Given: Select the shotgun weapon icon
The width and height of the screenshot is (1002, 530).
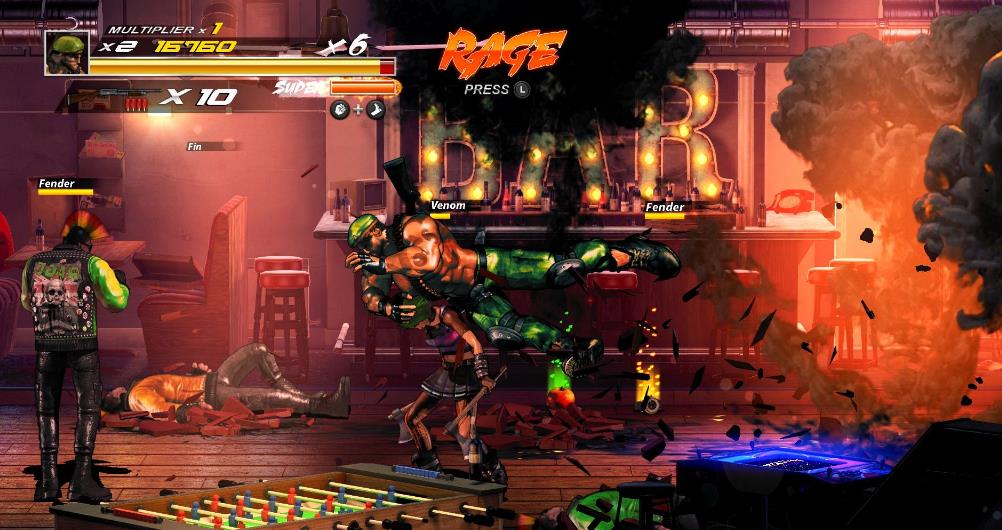Looking at the screenshot, I should pyautogui.click(x=111, y=97).
